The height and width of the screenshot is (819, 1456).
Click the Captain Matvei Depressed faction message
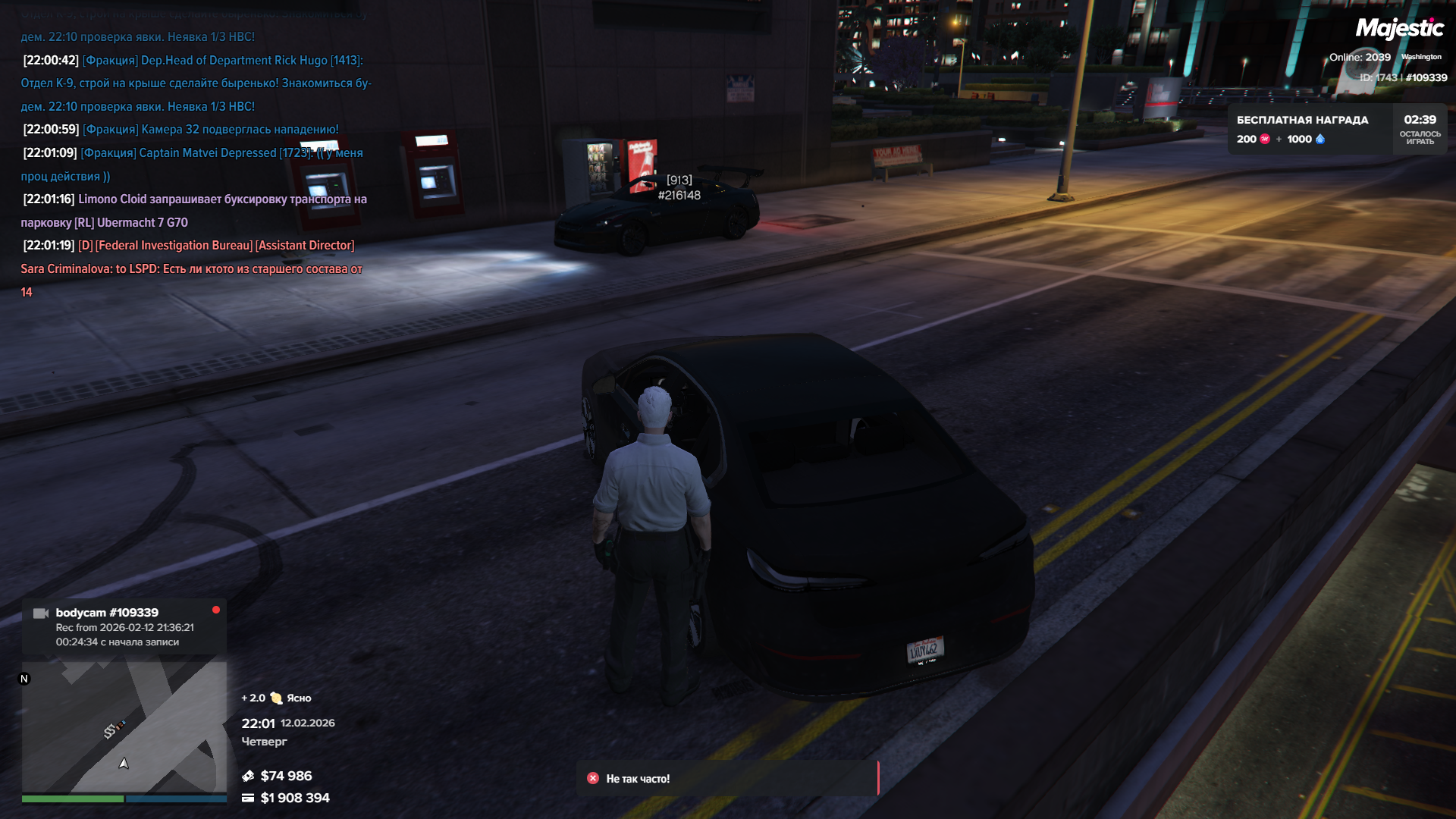(x=193, y=164)
